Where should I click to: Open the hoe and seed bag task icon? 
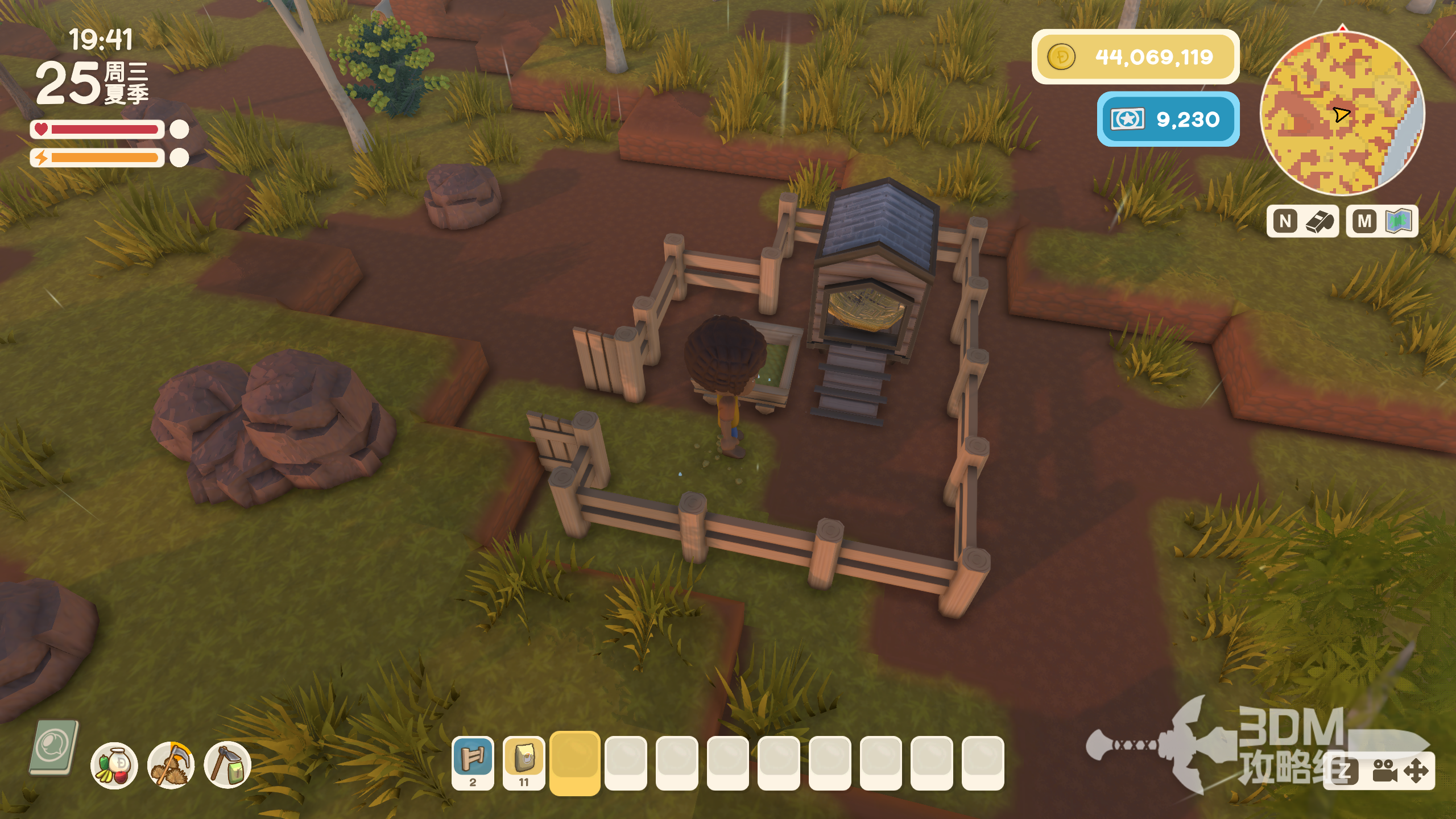tap(227, 766)
